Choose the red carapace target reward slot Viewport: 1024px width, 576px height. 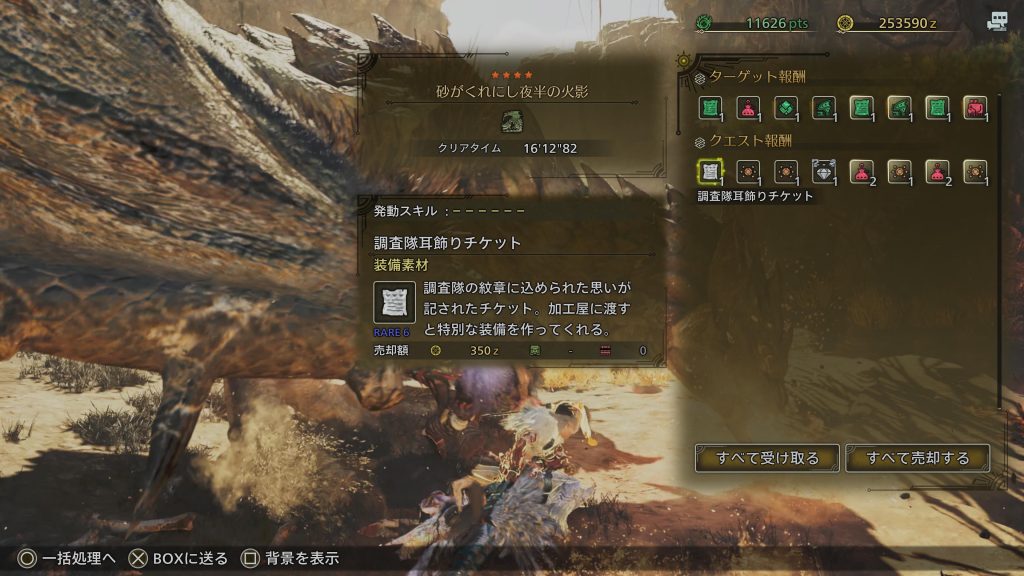tap(974, 107)
